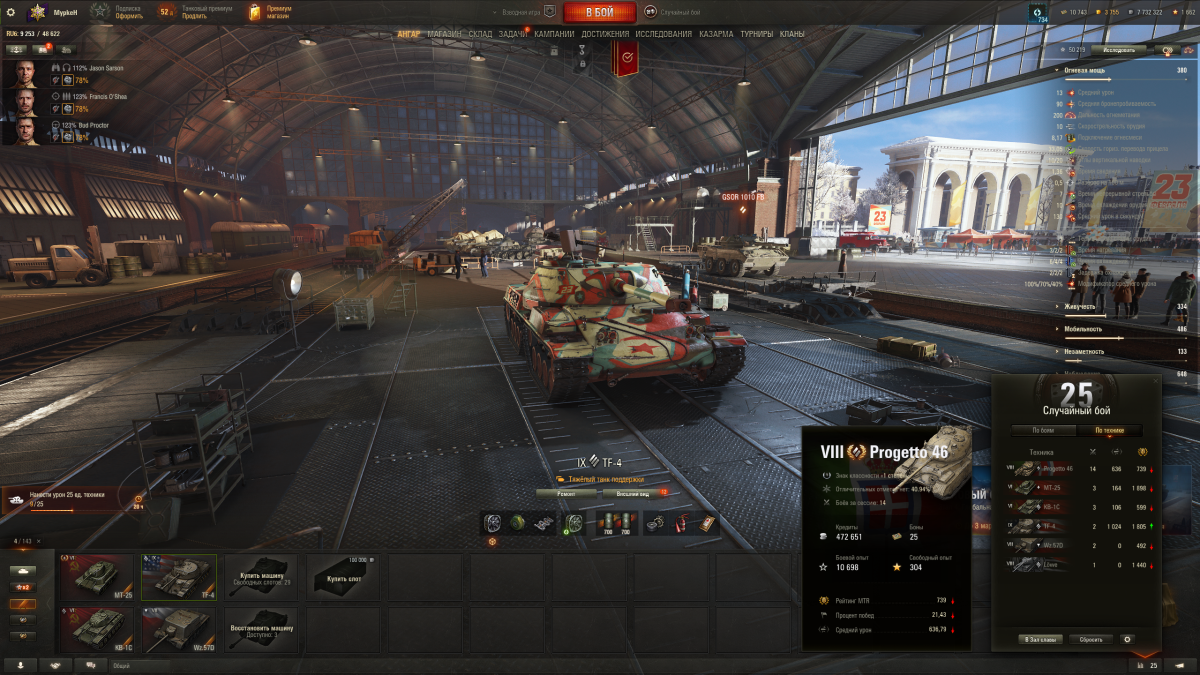This screenshot has height=675, width=1200.
Task: Open the Восстановить машину restore vehicle tile
Action: [x=260, y=630]
